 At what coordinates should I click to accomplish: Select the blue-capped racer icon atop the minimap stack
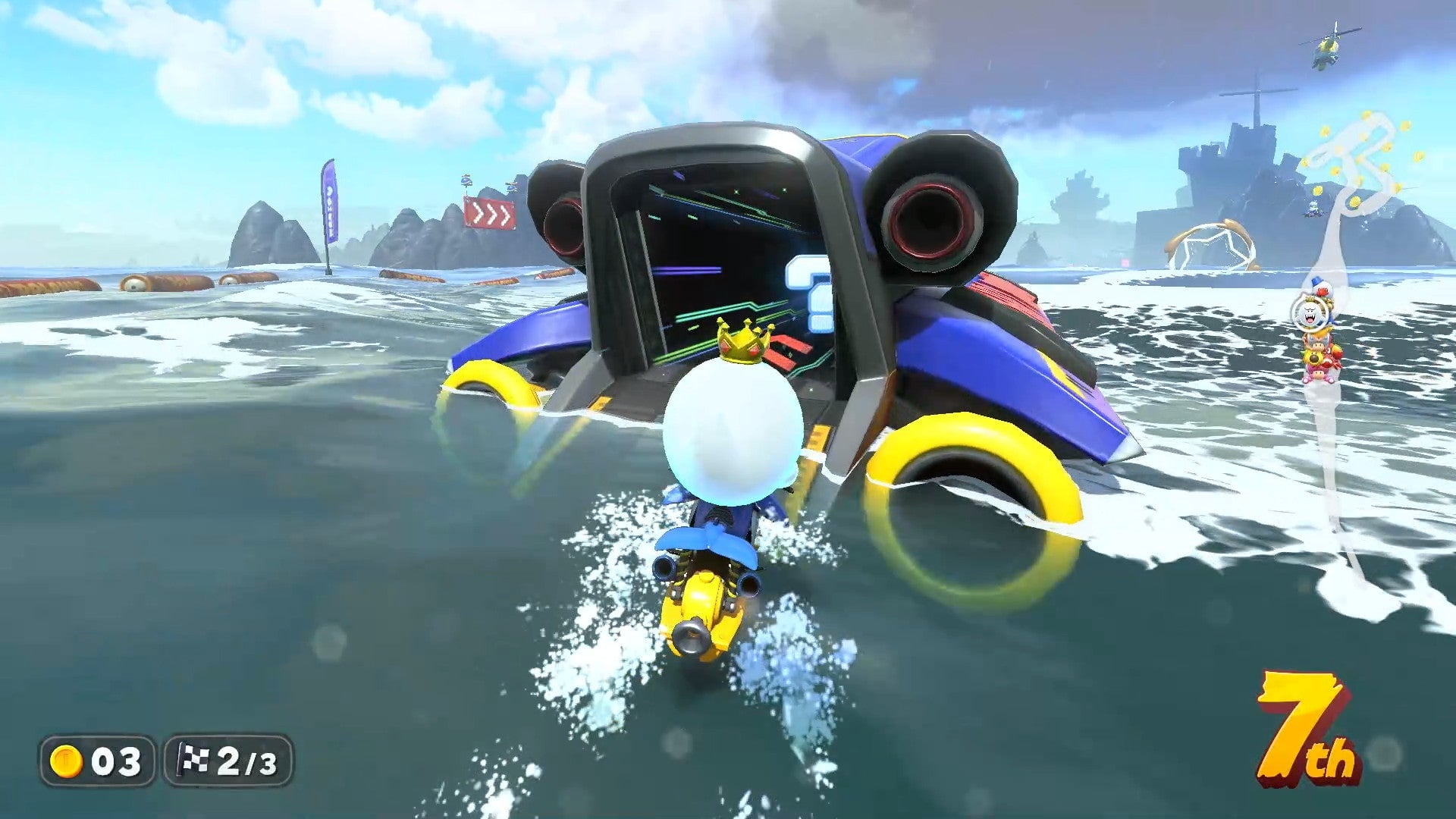(x=1320, y=287)
